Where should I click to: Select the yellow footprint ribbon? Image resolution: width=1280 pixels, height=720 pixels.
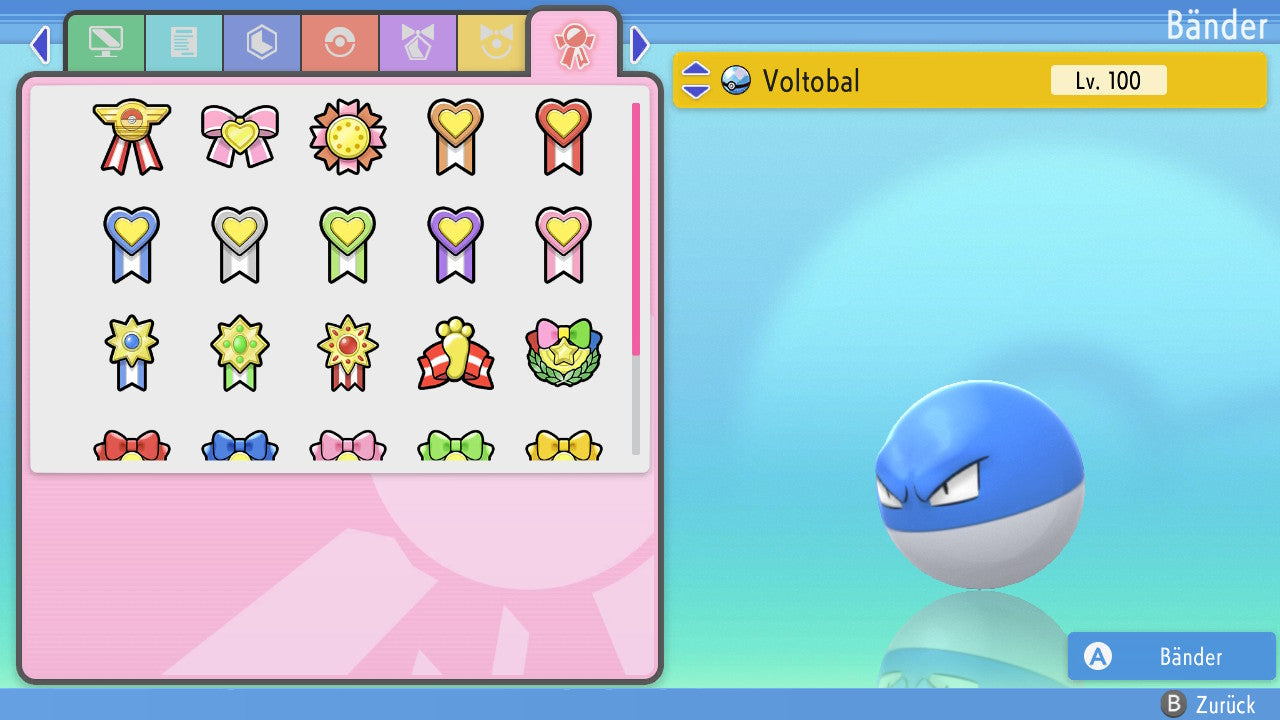tap(455, 354)
